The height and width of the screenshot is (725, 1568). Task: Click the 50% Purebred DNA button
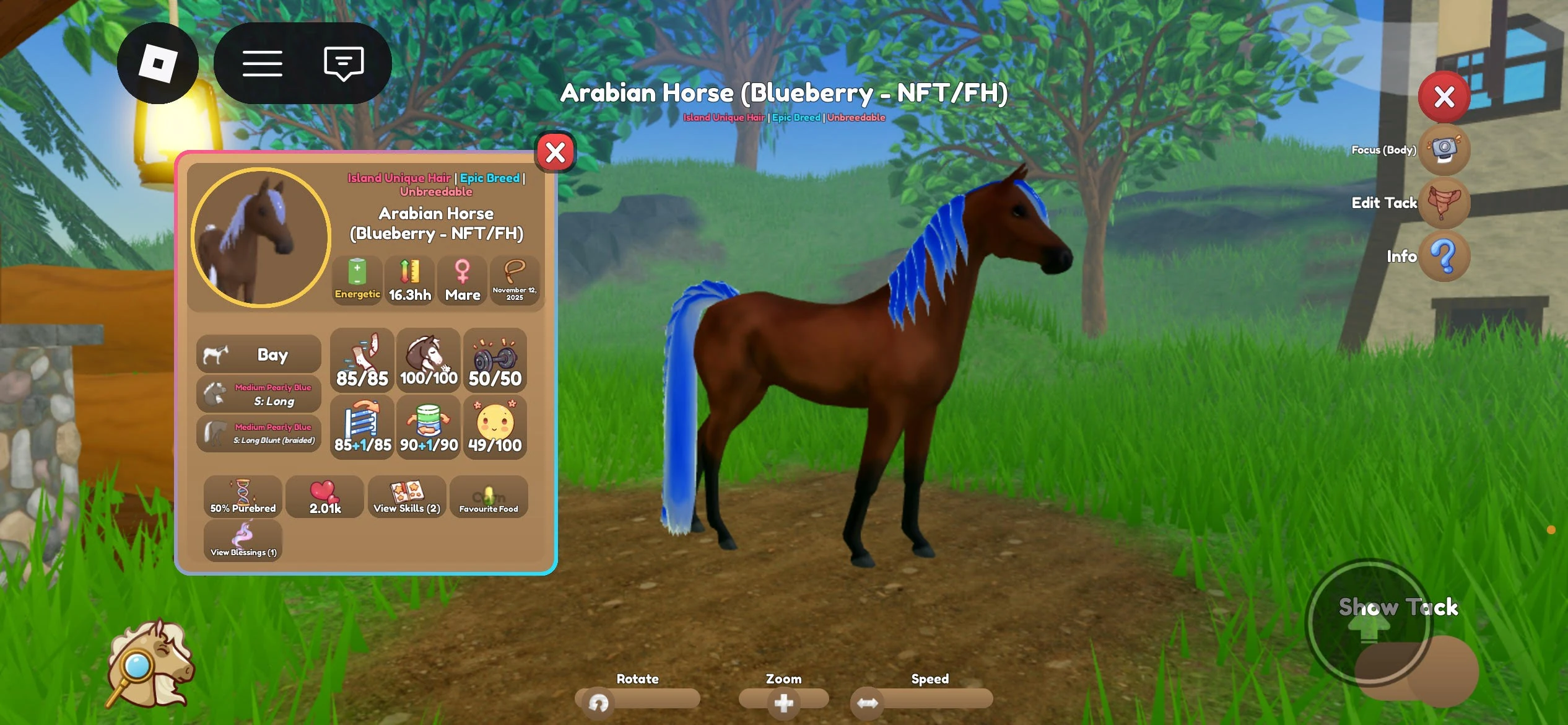point(243,496)
